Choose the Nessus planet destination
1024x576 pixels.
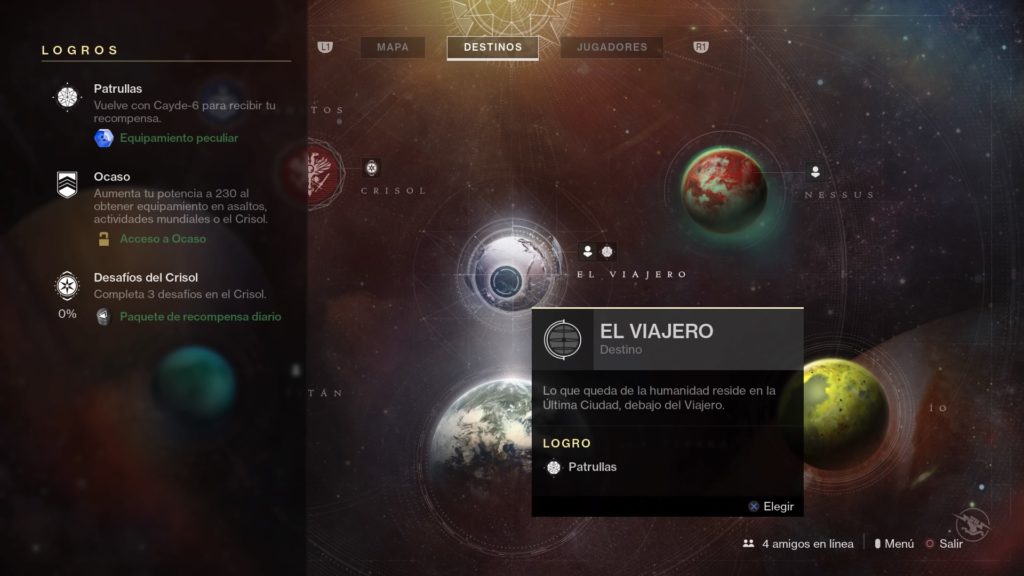tap(724, 184)
